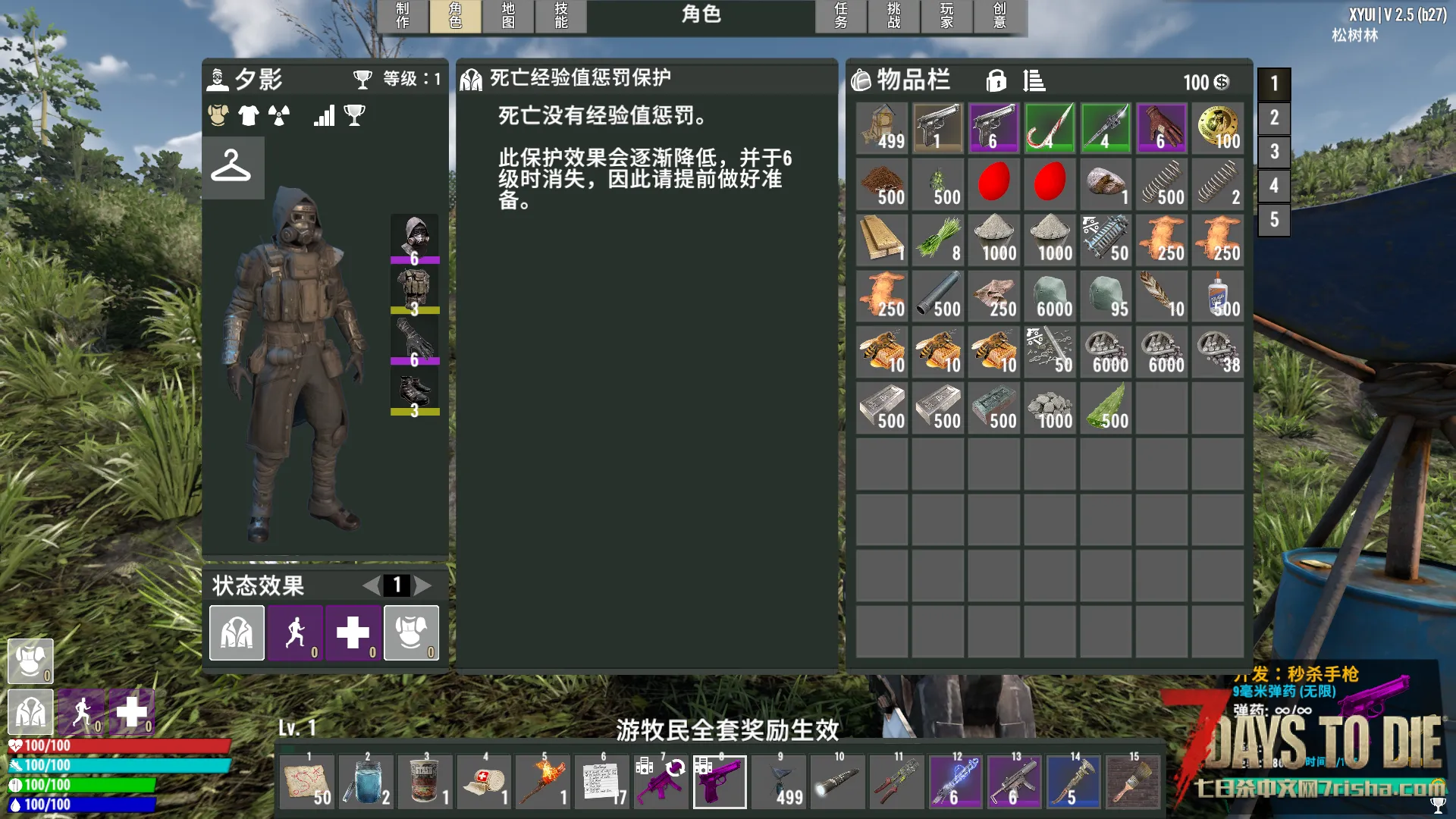Pick the gold coin stack of 100

pyautogui.click(x=1218, y=128)
